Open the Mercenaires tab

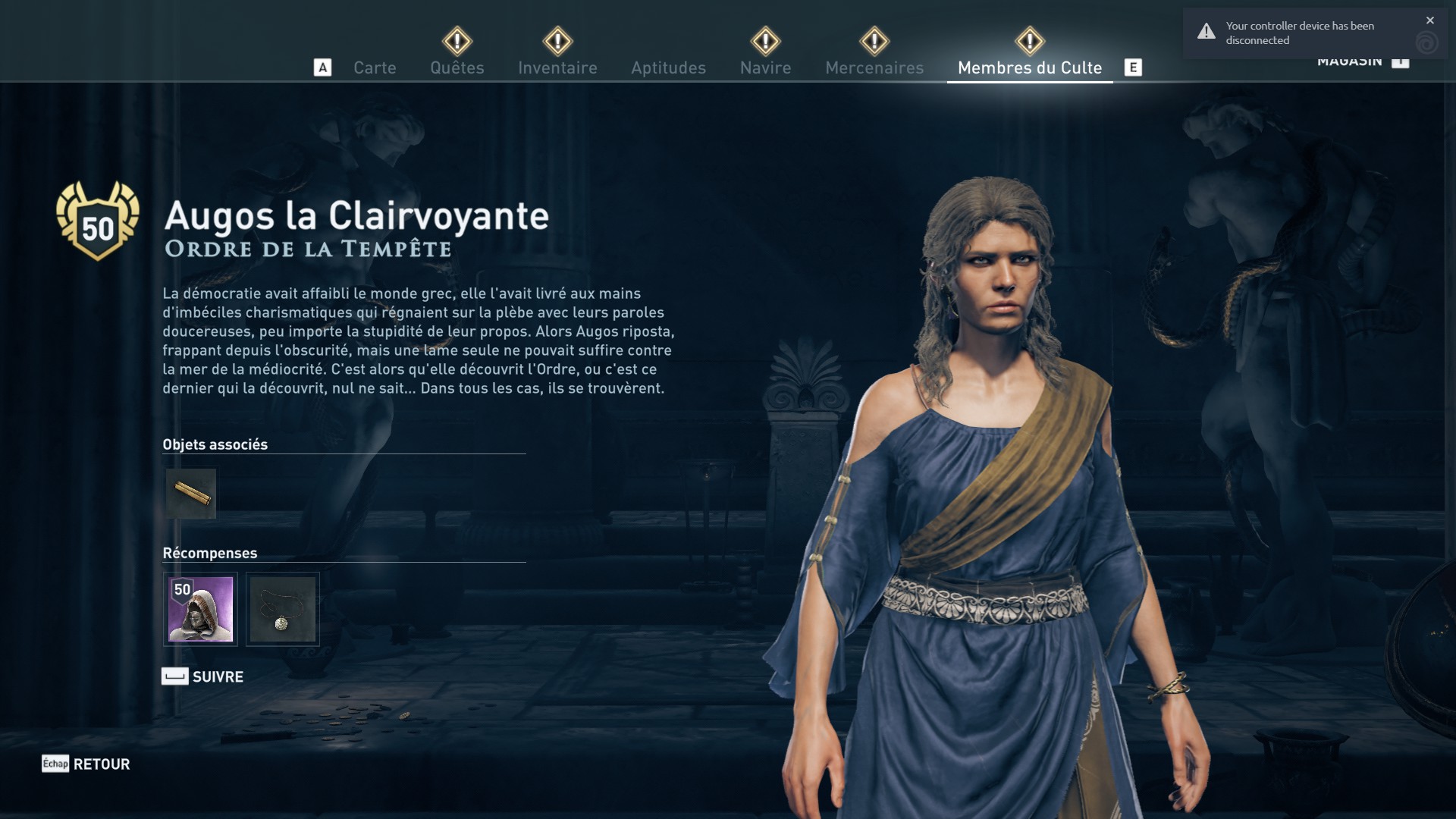pyautogui.click(x=874, y=67)
